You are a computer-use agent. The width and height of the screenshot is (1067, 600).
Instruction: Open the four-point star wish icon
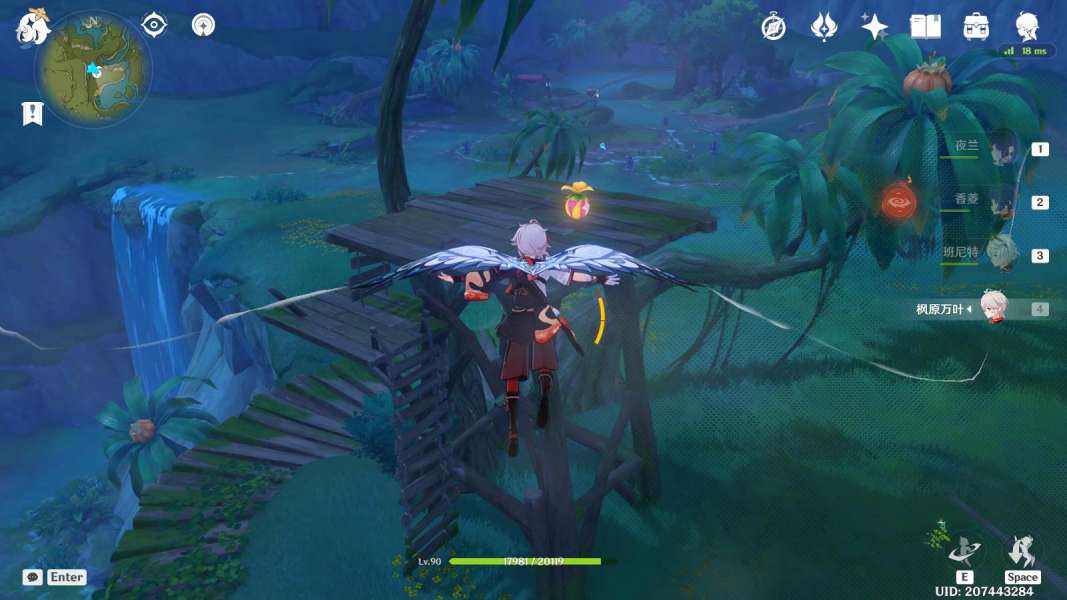point(874,27)
